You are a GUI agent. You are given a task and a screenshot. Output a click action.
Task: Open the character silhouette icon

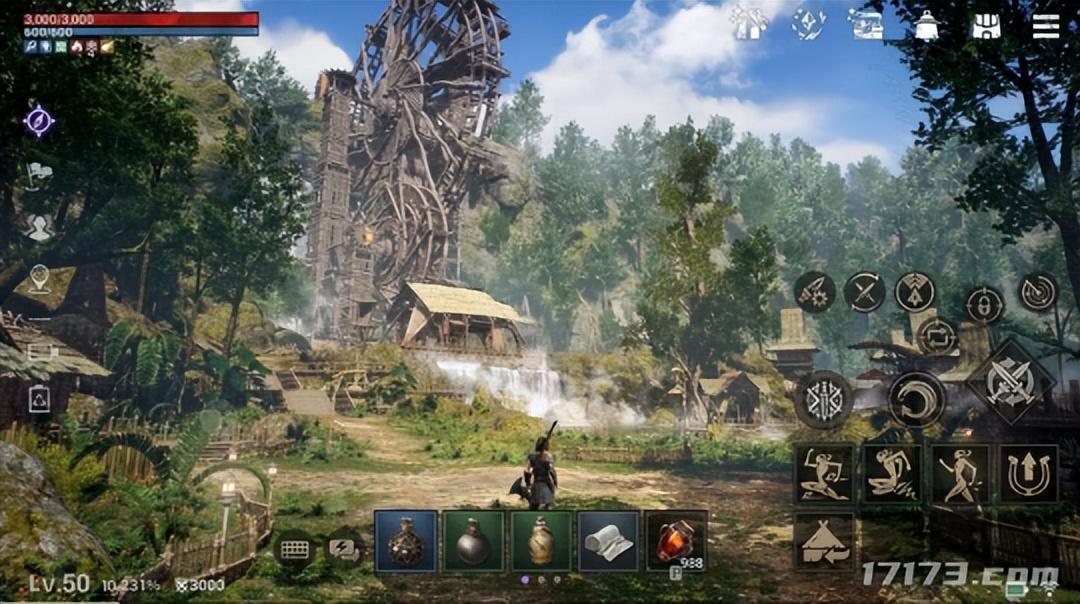[39, 228]
